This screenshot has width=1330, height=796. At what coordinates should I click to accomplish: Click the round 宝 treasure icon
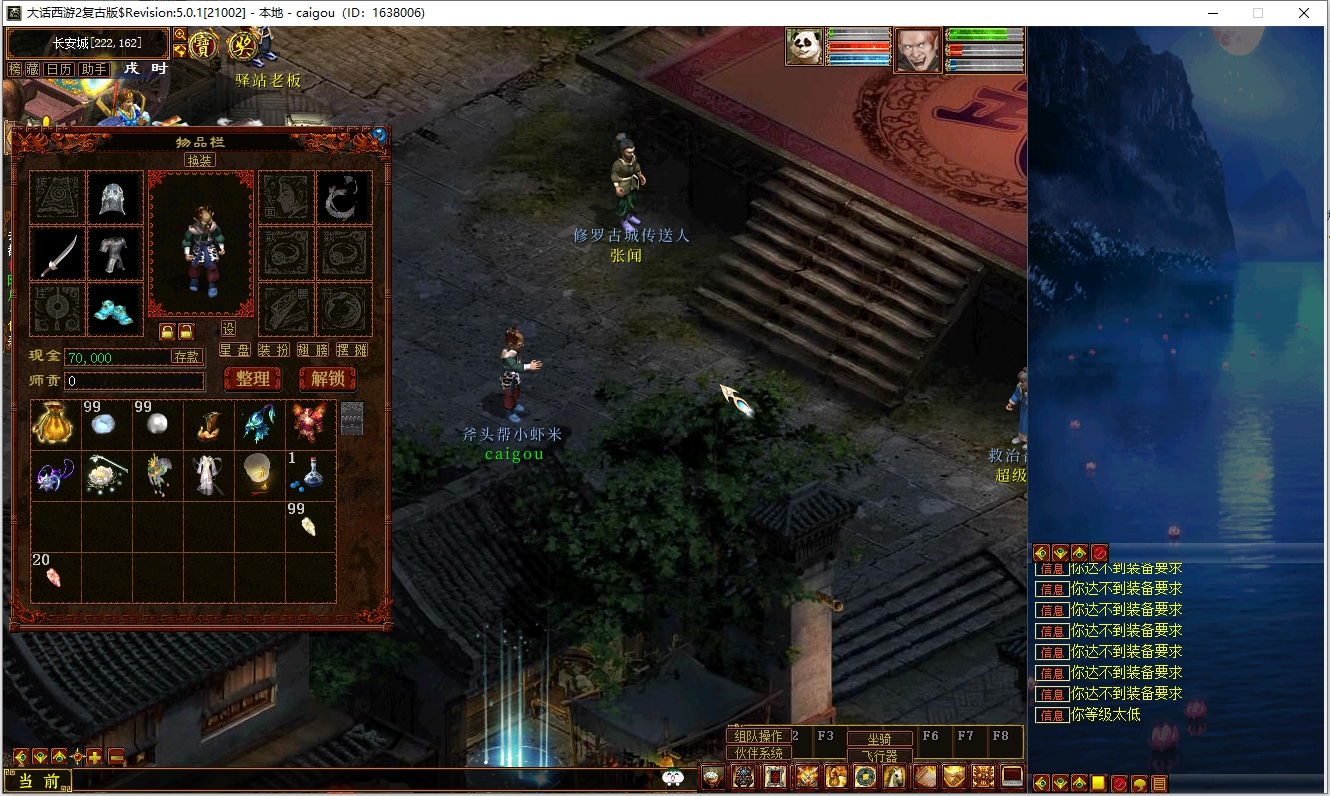click(x=204, y=45)
